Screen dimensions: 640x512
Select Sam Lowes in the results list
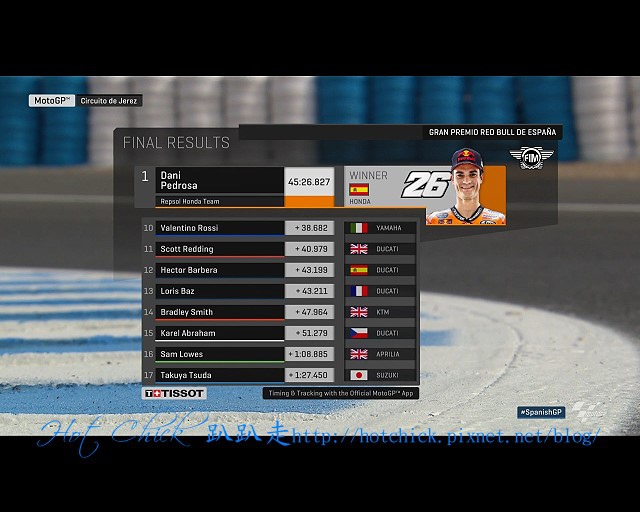[220, 354]
